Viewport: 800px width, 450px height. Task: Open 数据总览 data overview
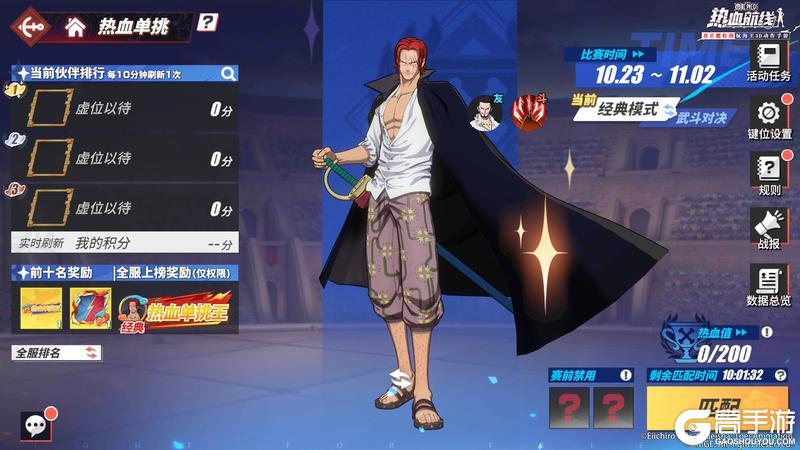click(768, 284)
